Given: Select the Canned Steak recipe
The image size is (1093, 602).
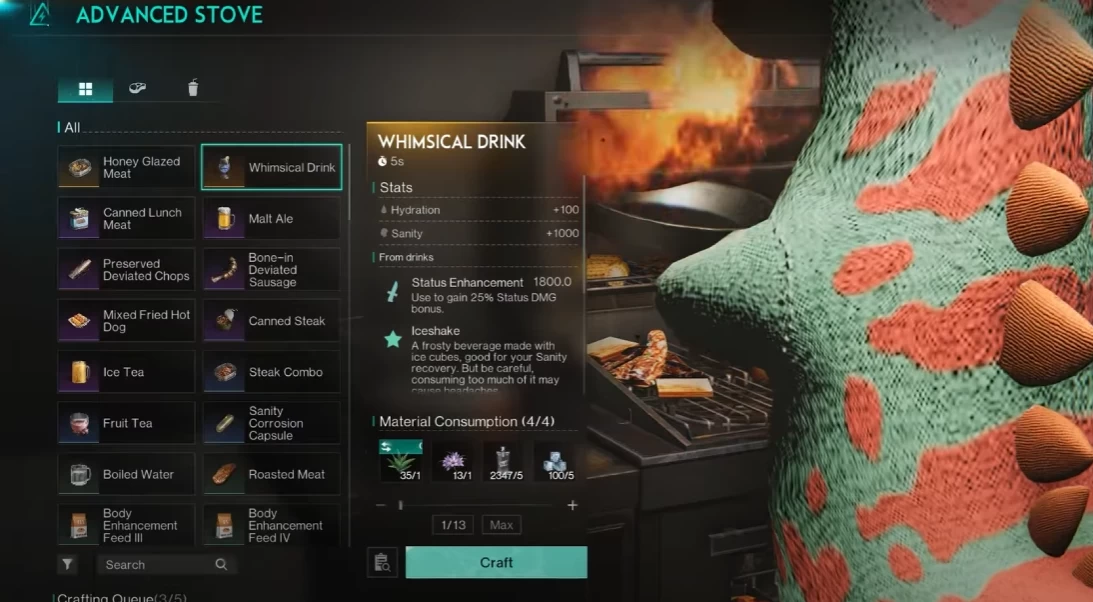Looking at the screenshot, I should click(x=271, y=321).
